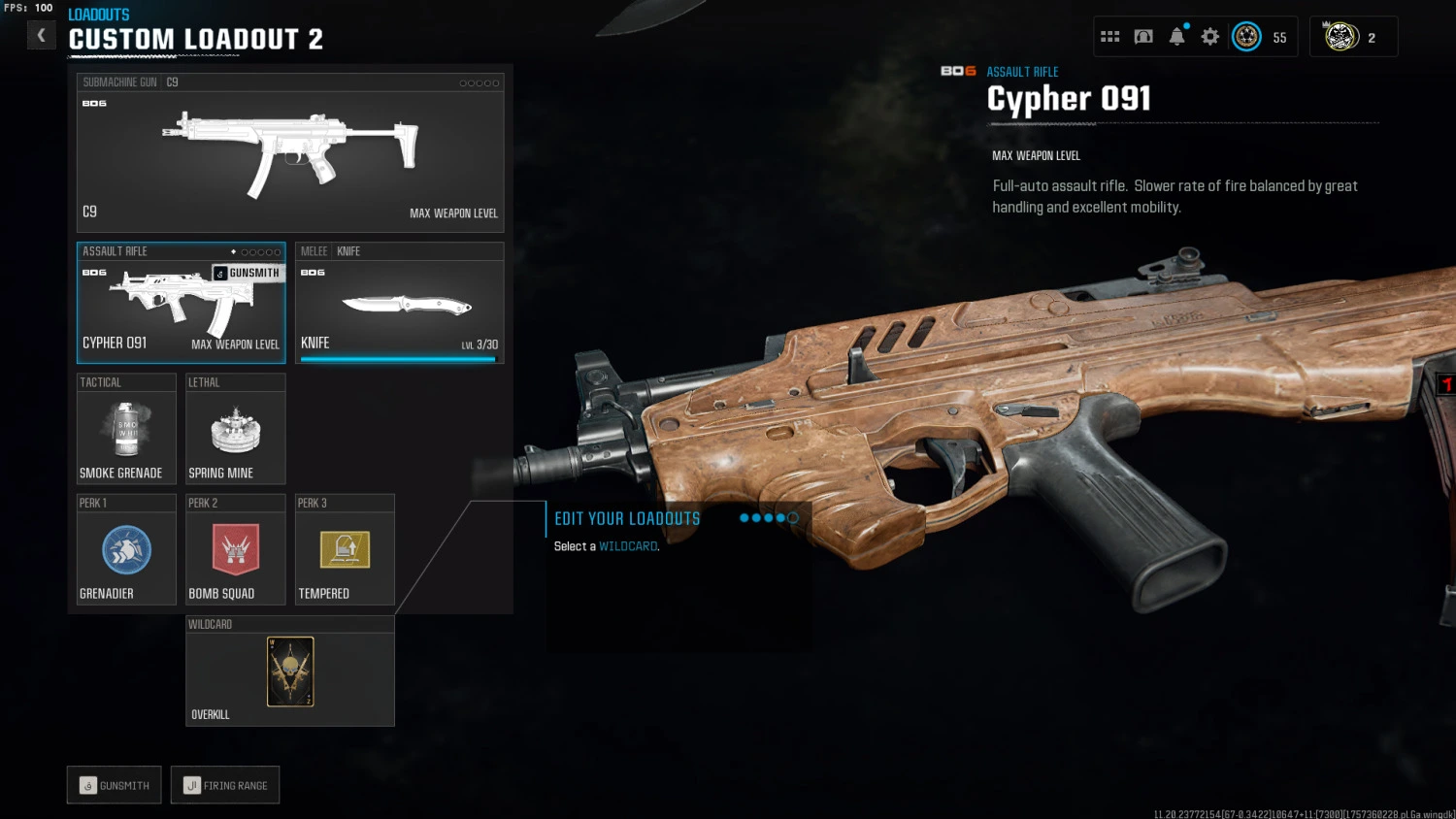Open the Bomb Squad perk 2 slot
This screenshot has width=1456, height=819.
[x=235, y=550]
